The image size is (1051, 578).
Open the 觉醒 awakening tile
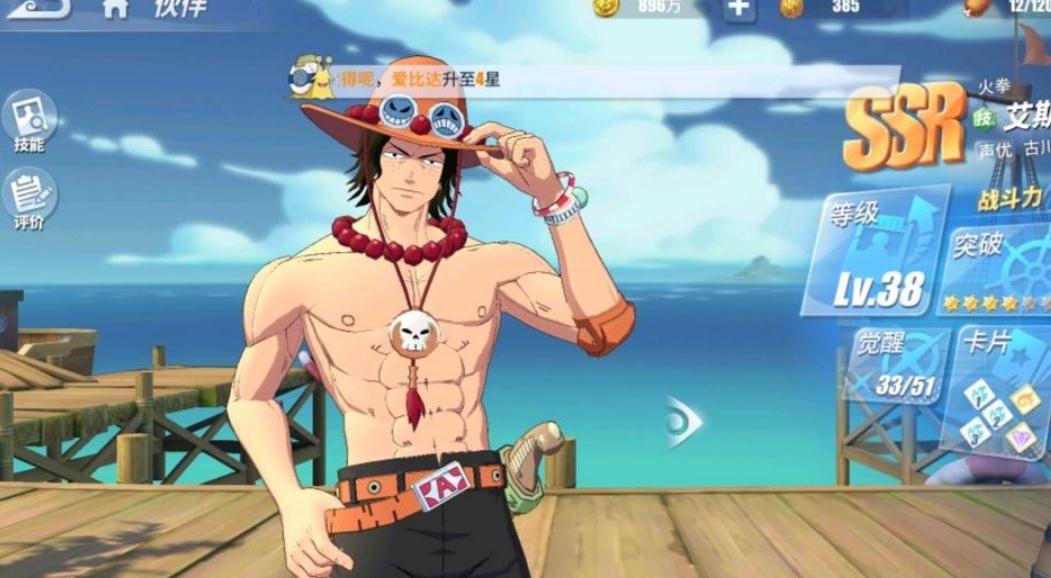(x=894, y=365)
